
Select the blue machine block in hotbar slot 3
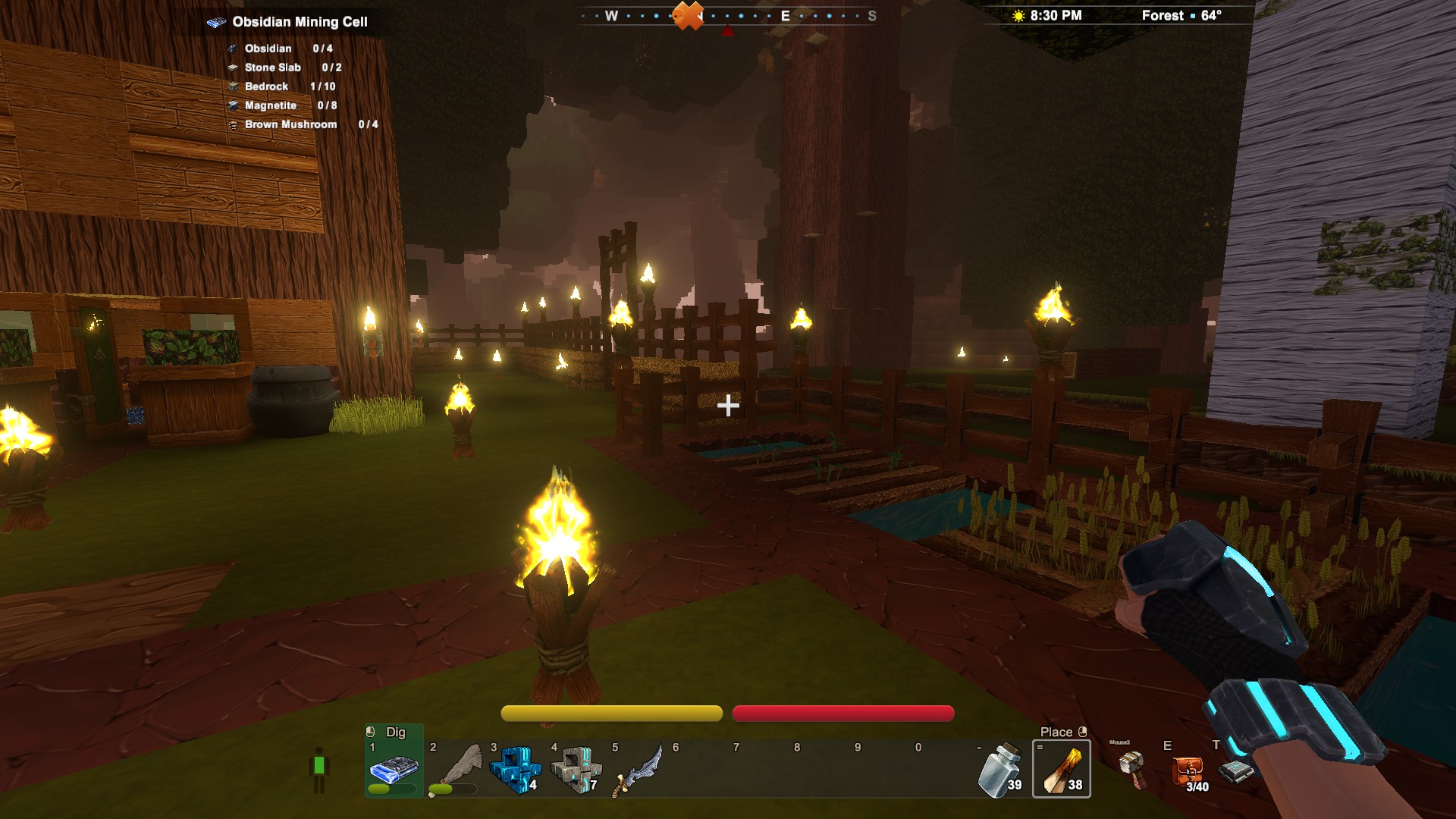(x=516, y=767)
